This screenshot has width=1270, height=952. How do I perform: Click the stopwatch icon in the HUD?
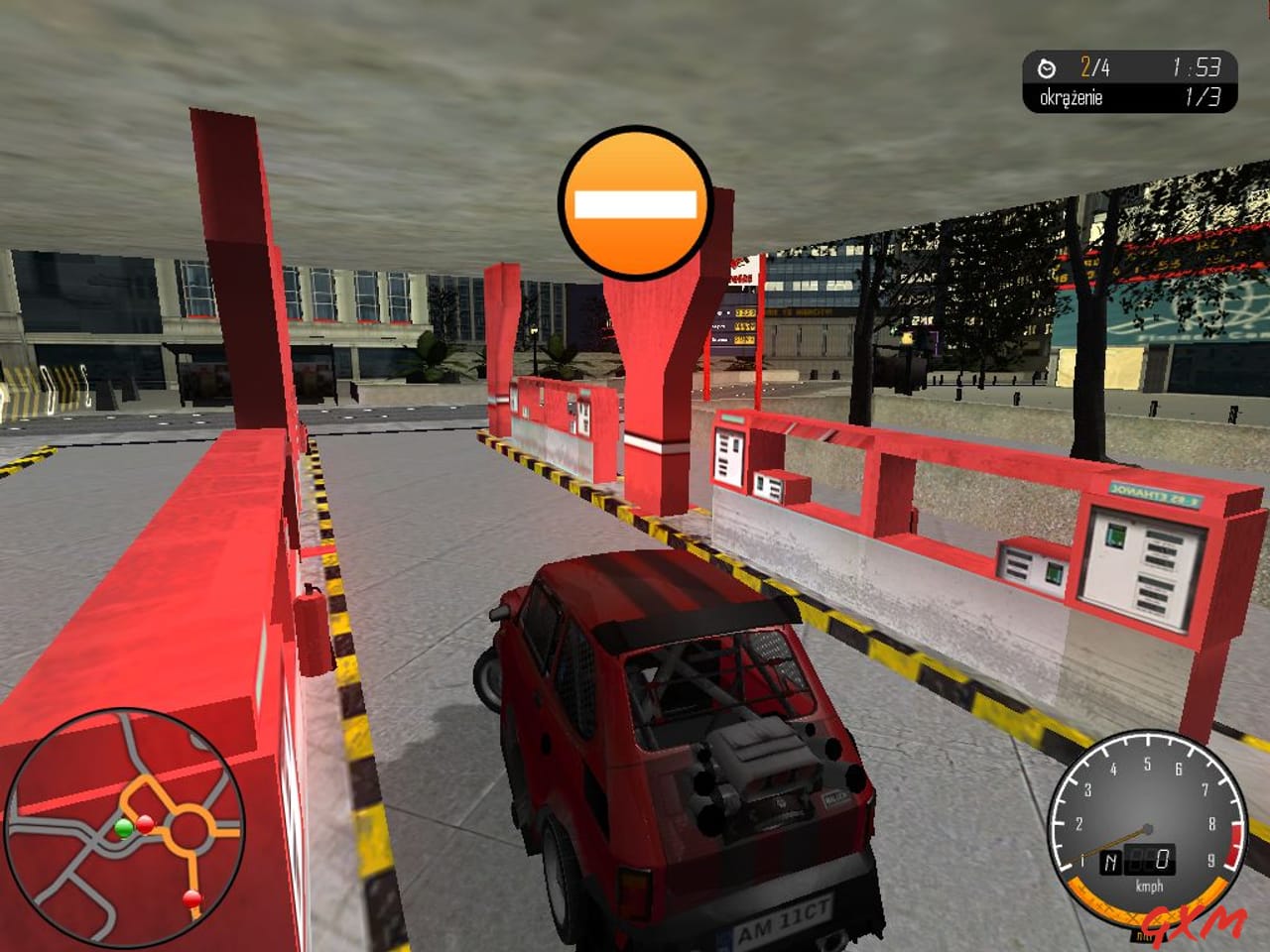pyautogui.click(x=1045, y=67)
